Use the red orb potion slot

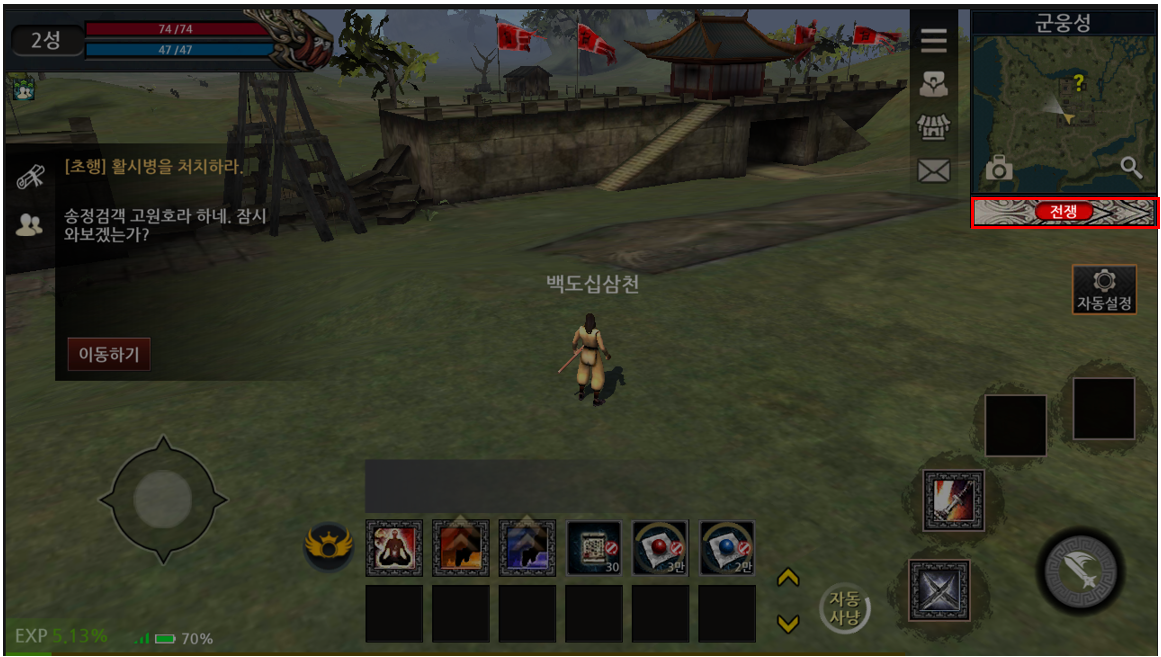pos(661,547)
